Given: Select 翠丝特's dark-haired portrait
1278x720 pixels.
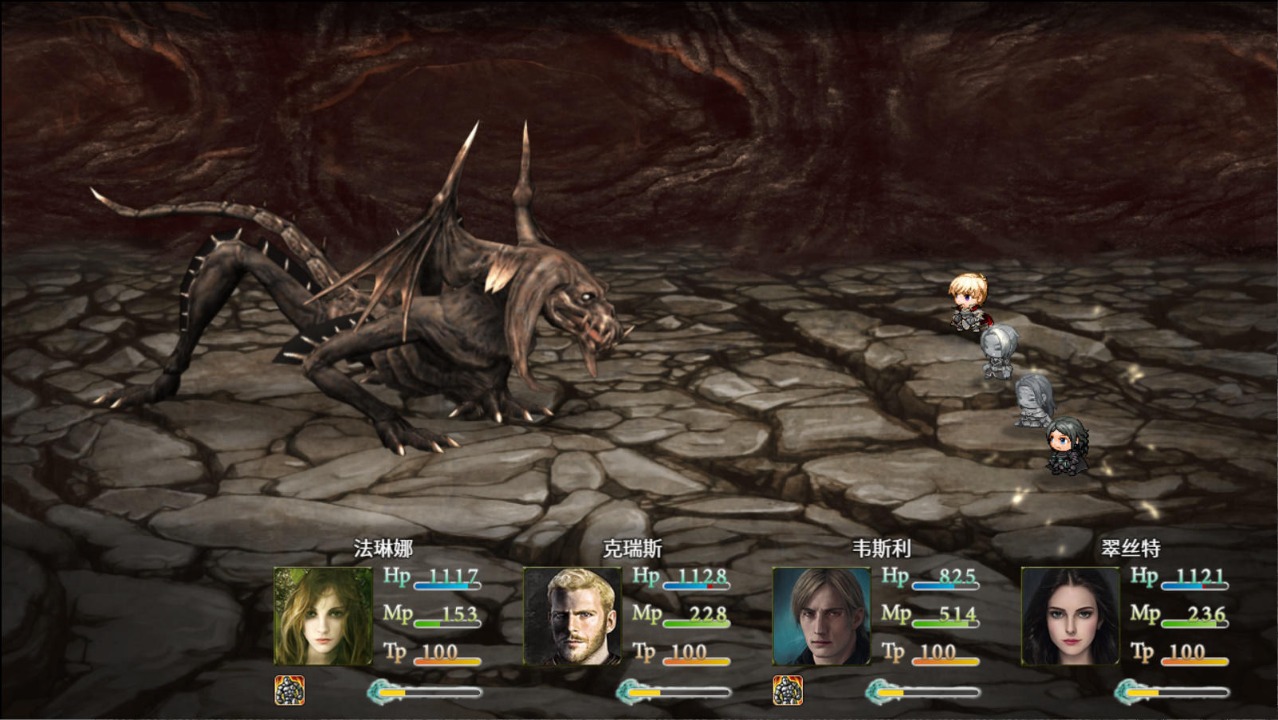Looking at the screenshot, I should pyautogui.click(x=1070, y=616).
